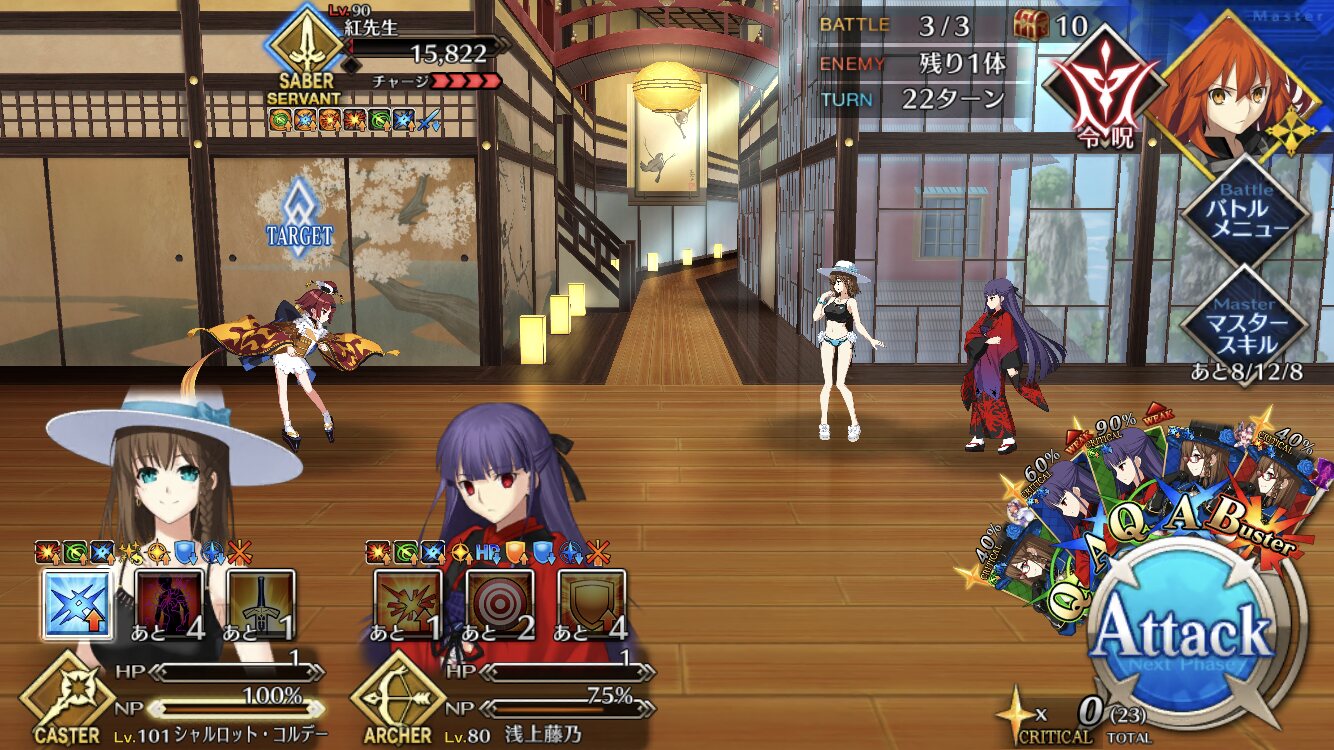Choose Archer's explosion burst skill icon
The image size is (1334, 750).
point(407,603)
